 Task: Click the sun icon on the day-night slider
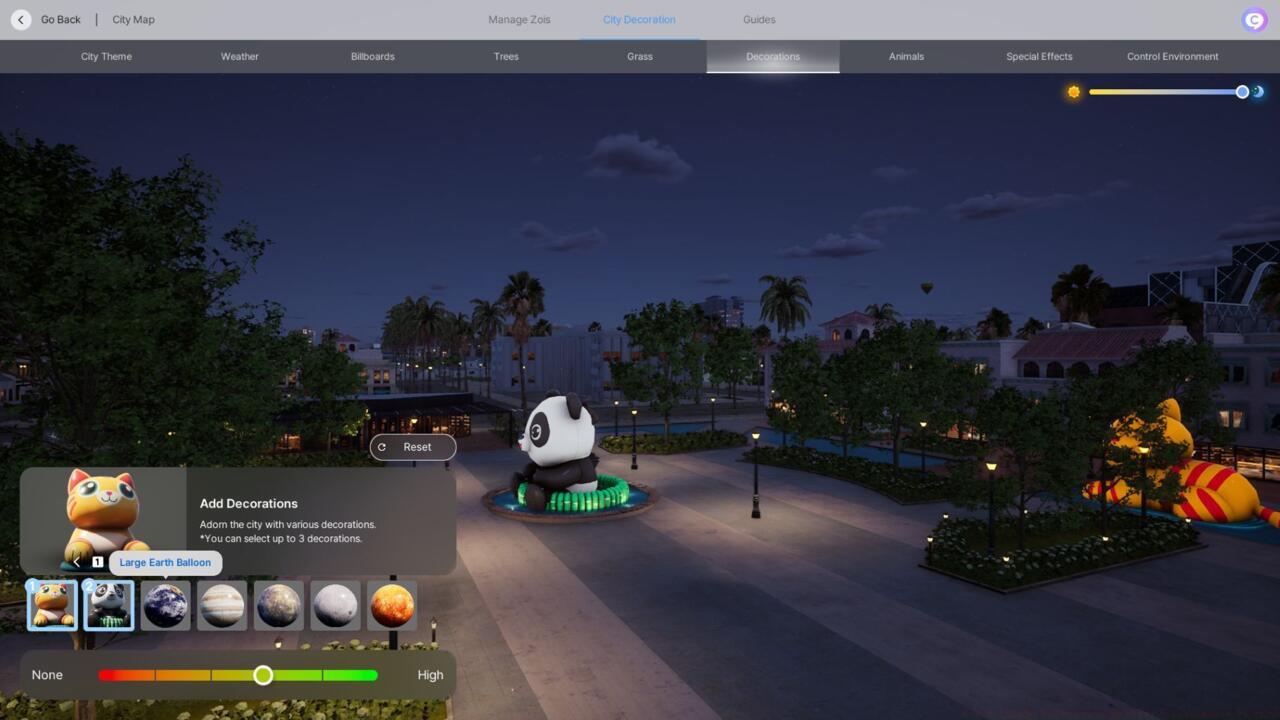point(1073,91)
